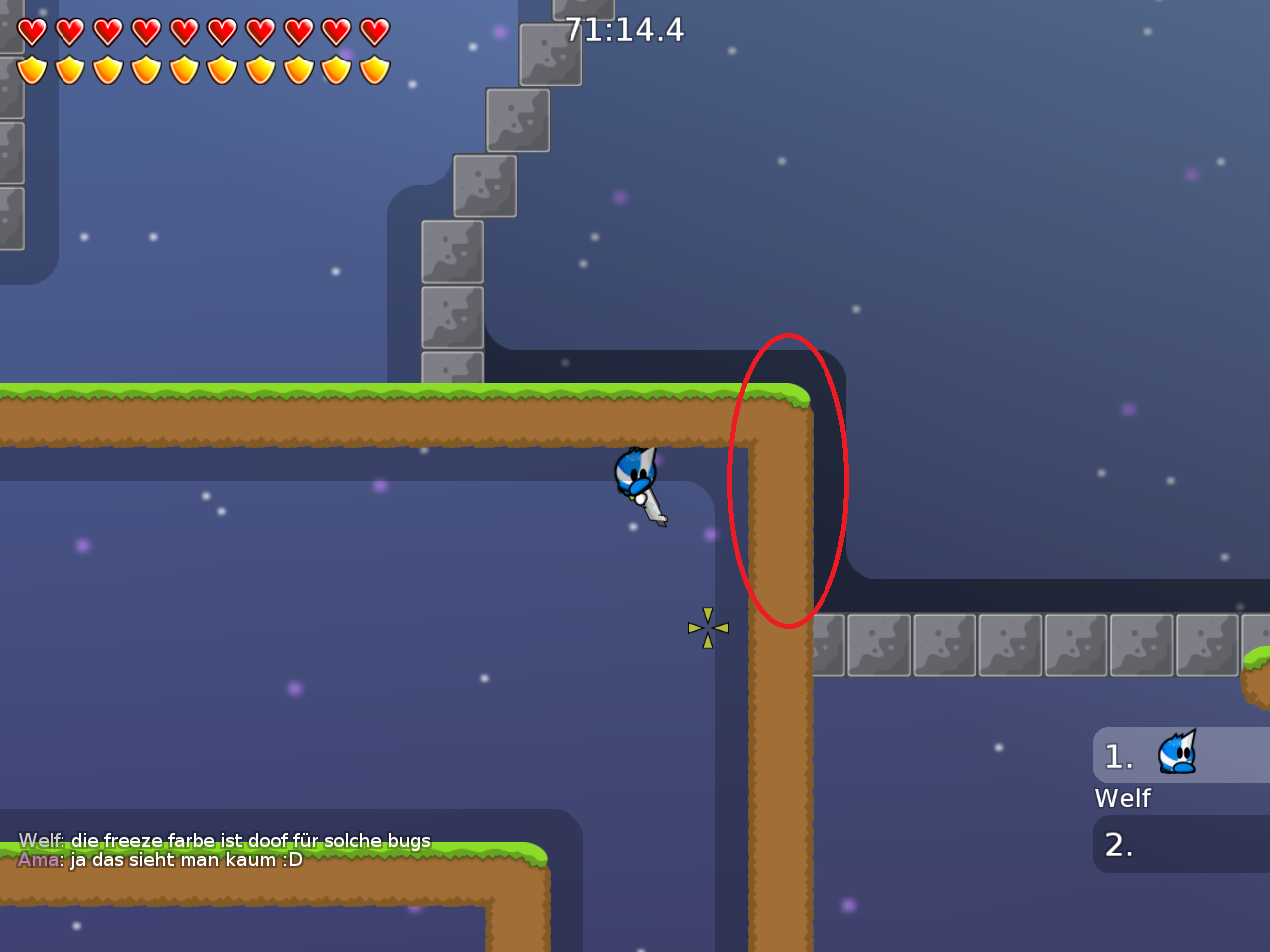Click the last heart in the health row
This screenshot has width=1270, height=952.
coord(375,30)
